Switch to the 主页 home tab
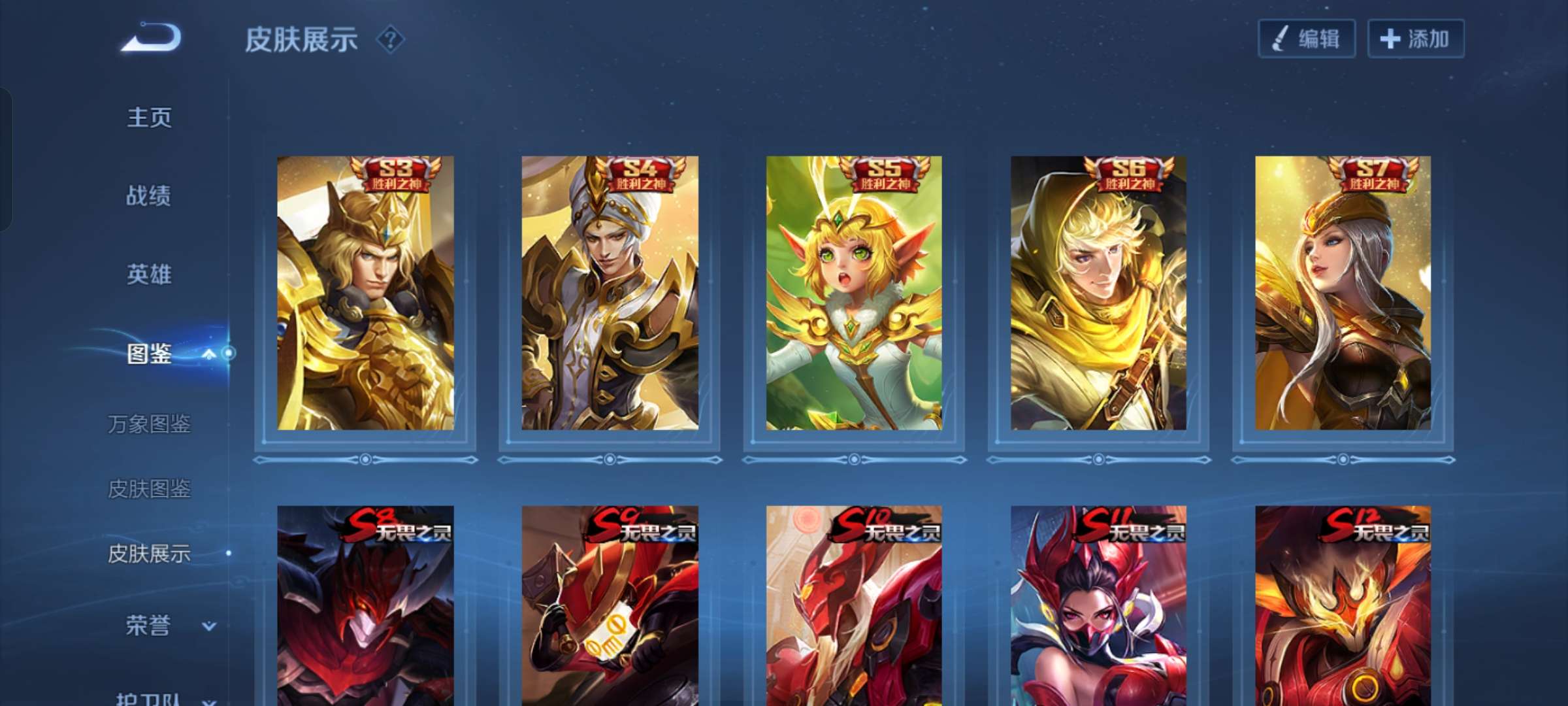Screen dimensions: 1568x706 pyautogui.click(x=149, y=118)
